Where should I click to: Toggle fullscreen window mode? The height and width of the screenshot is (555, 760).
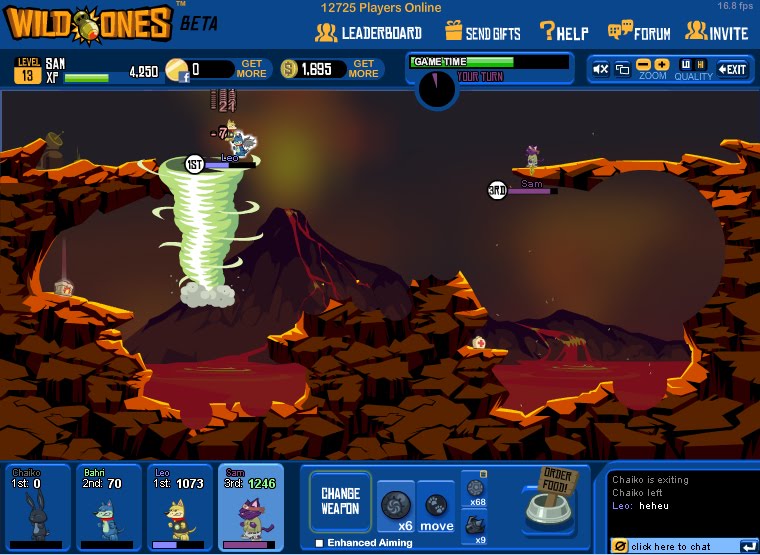[622, 69]
